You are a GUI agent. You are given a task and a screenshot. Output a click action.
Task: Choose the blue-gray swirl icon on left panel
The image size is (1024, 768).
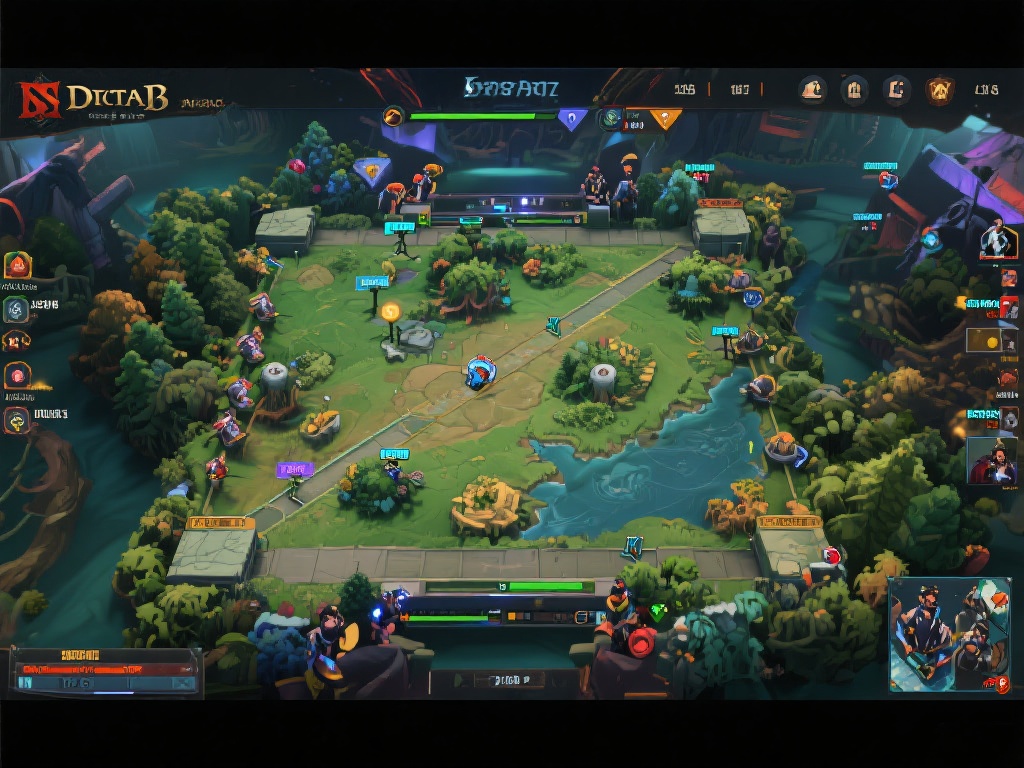pos(16,310)
